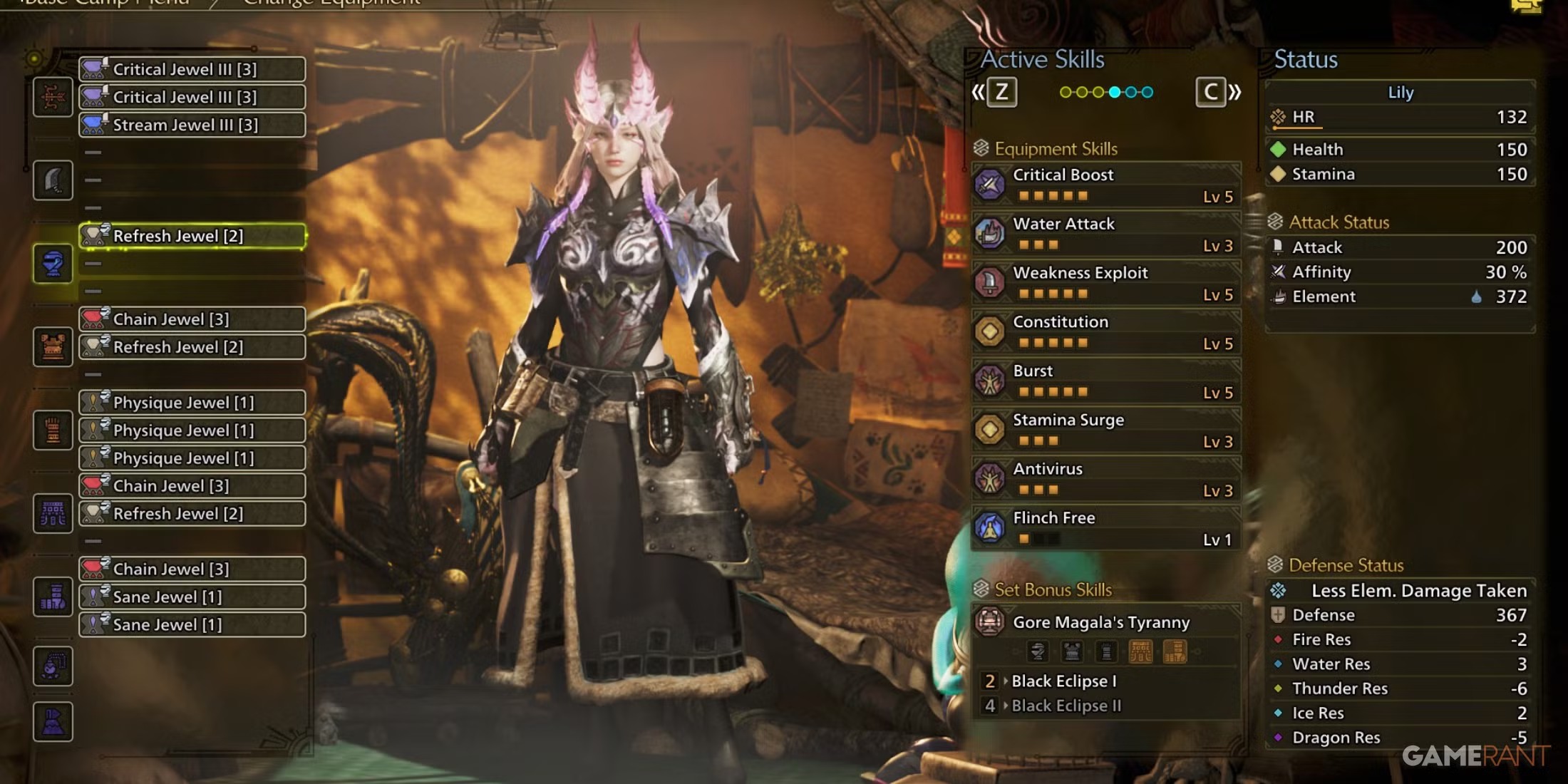1568x784 pixels.
Task: Choose the Stamina Surge skill
Action: 1105,430
